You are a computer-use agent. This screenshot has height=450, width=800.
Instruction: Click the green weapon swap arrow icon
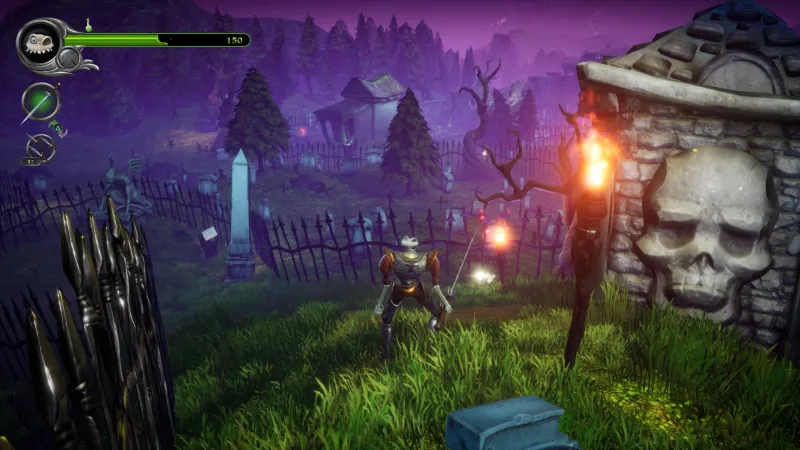[58, 128]
